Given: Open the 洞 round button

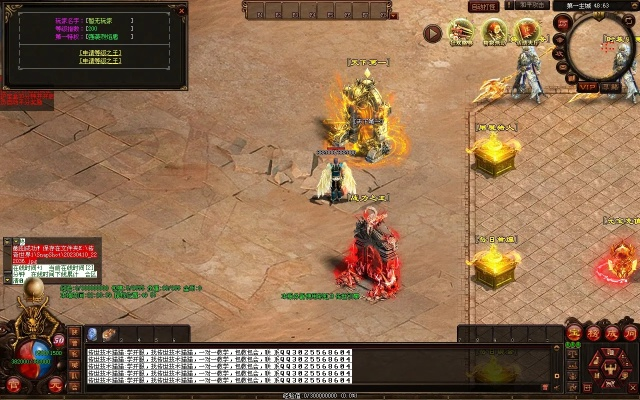Looking at the screenshot, I should [x=630, y=332].
